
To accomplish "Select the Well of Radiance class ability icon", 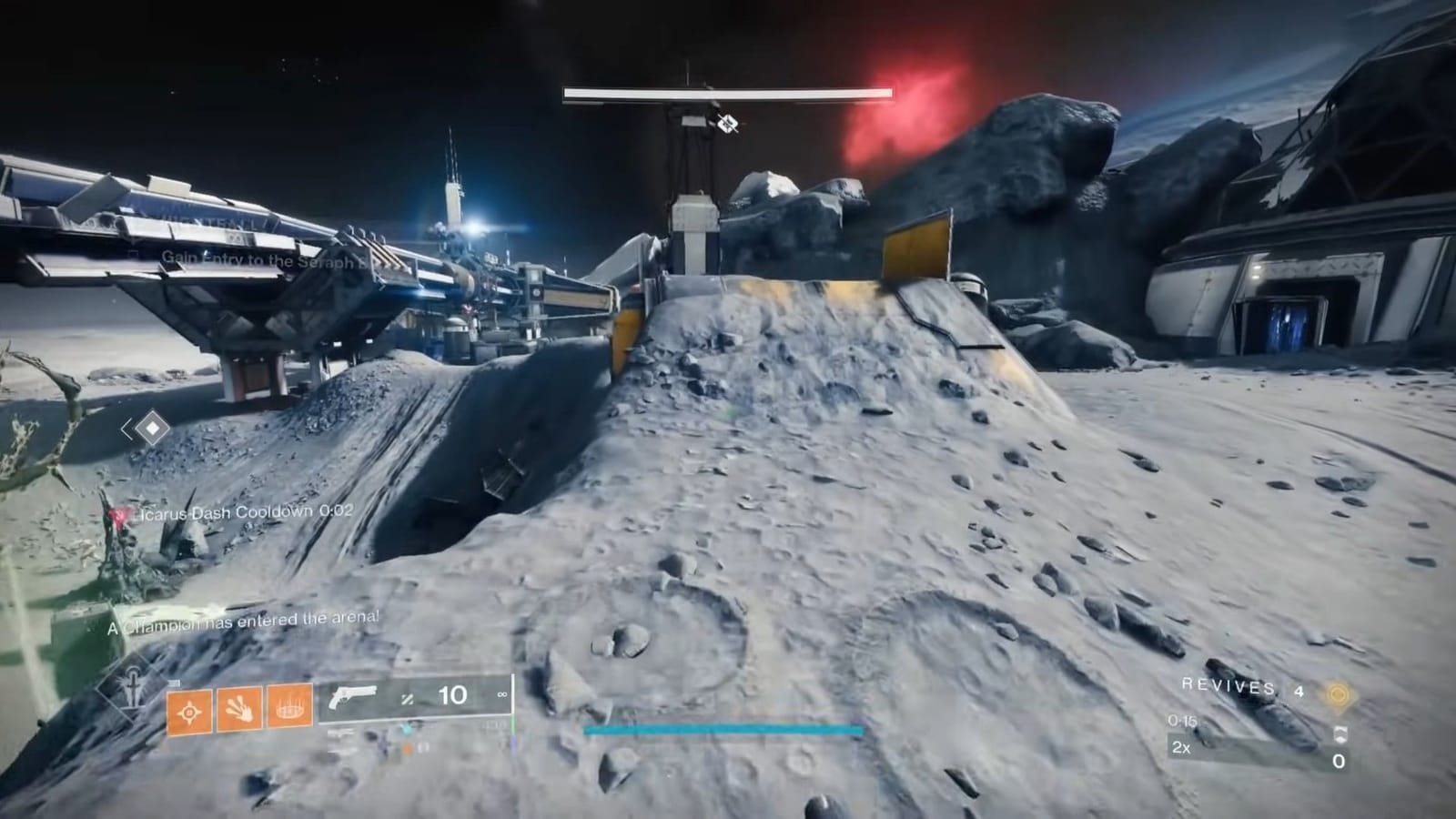I will tap(288, 706).
